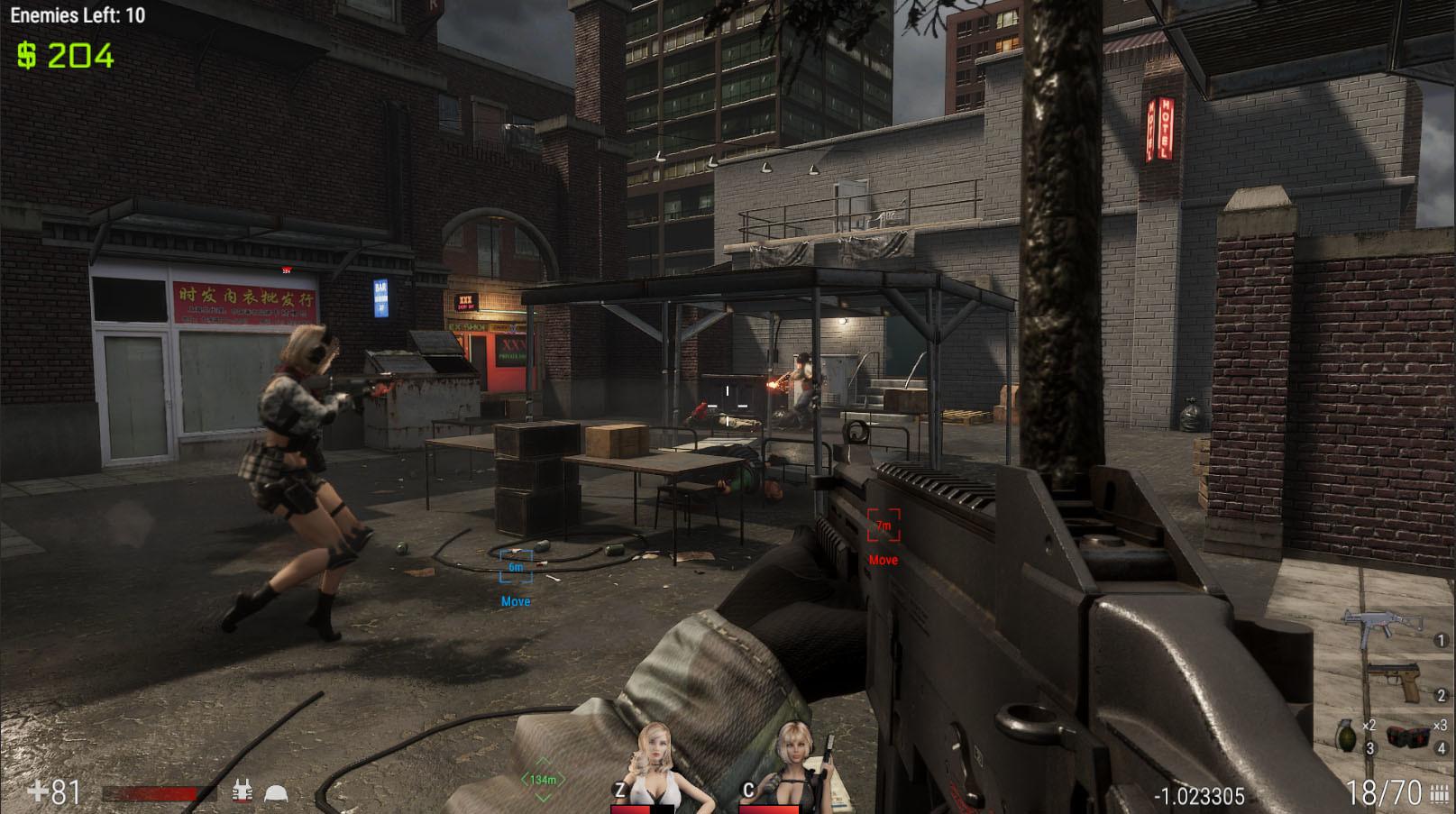Select the red medkit item slot
1456x814 pixels.
[x=1408, y=736]
